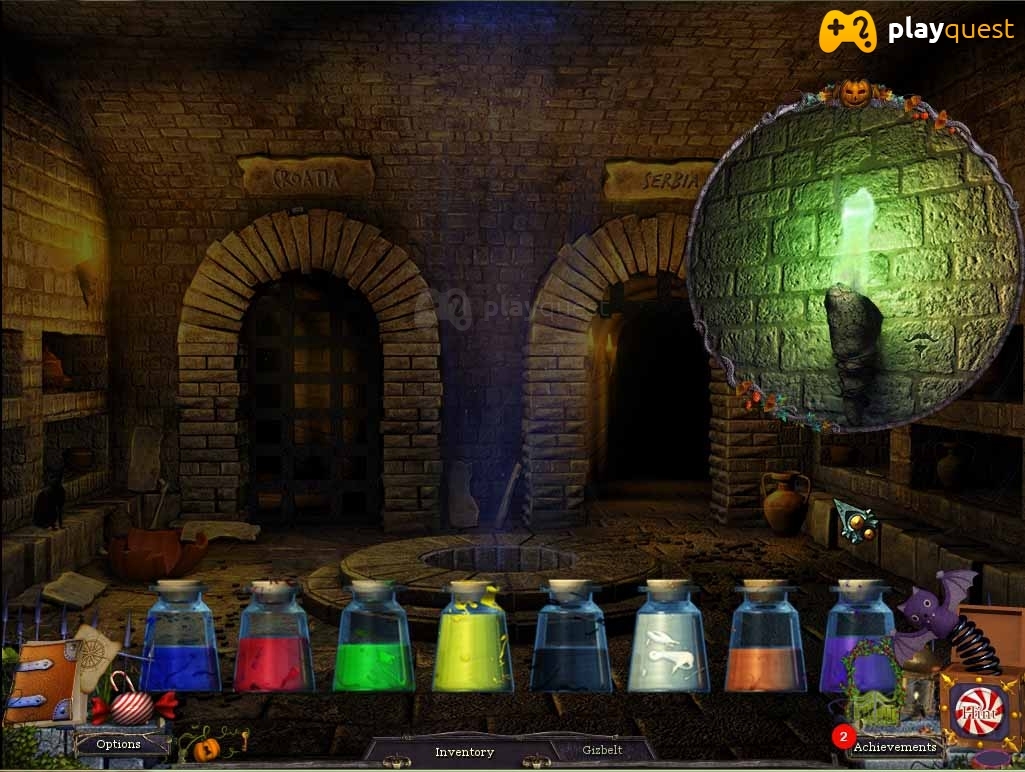Image resolution: width=1025 pixels, height=772 pixels.
Task: Open the Options menu
Action: point(118,744)
